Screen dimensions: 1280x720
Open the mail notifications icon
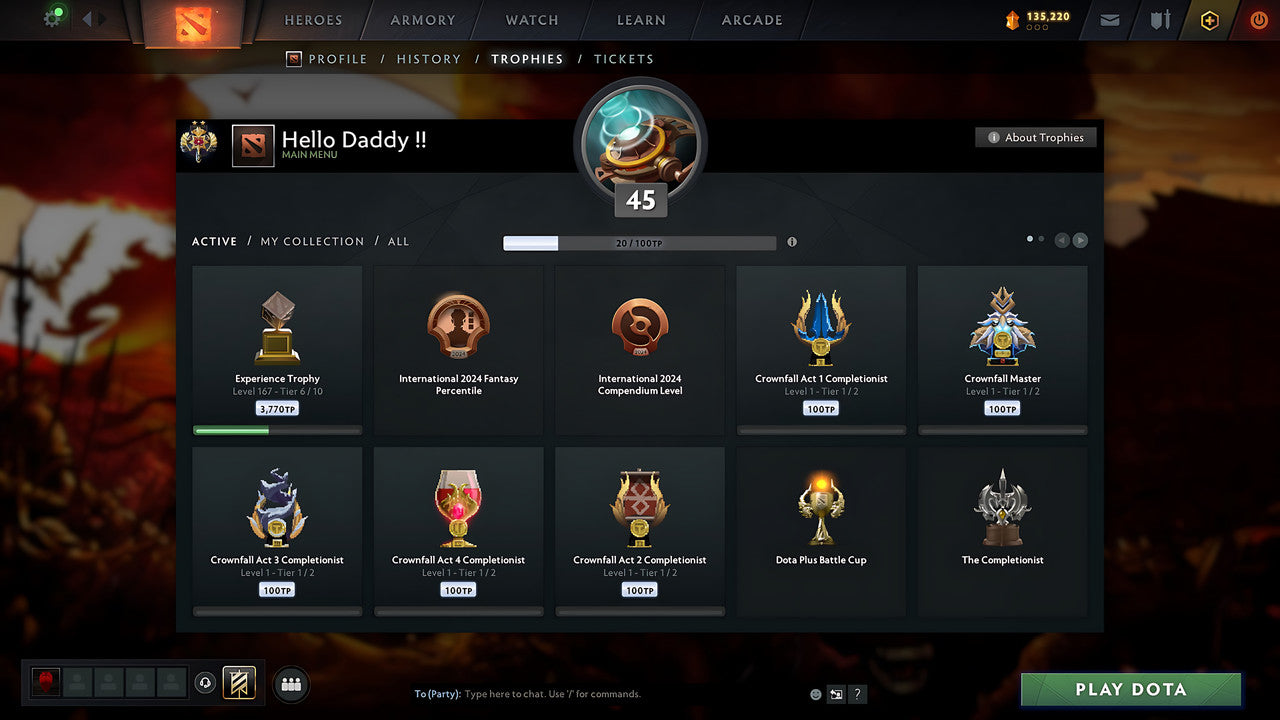[x=1109, y=20]
